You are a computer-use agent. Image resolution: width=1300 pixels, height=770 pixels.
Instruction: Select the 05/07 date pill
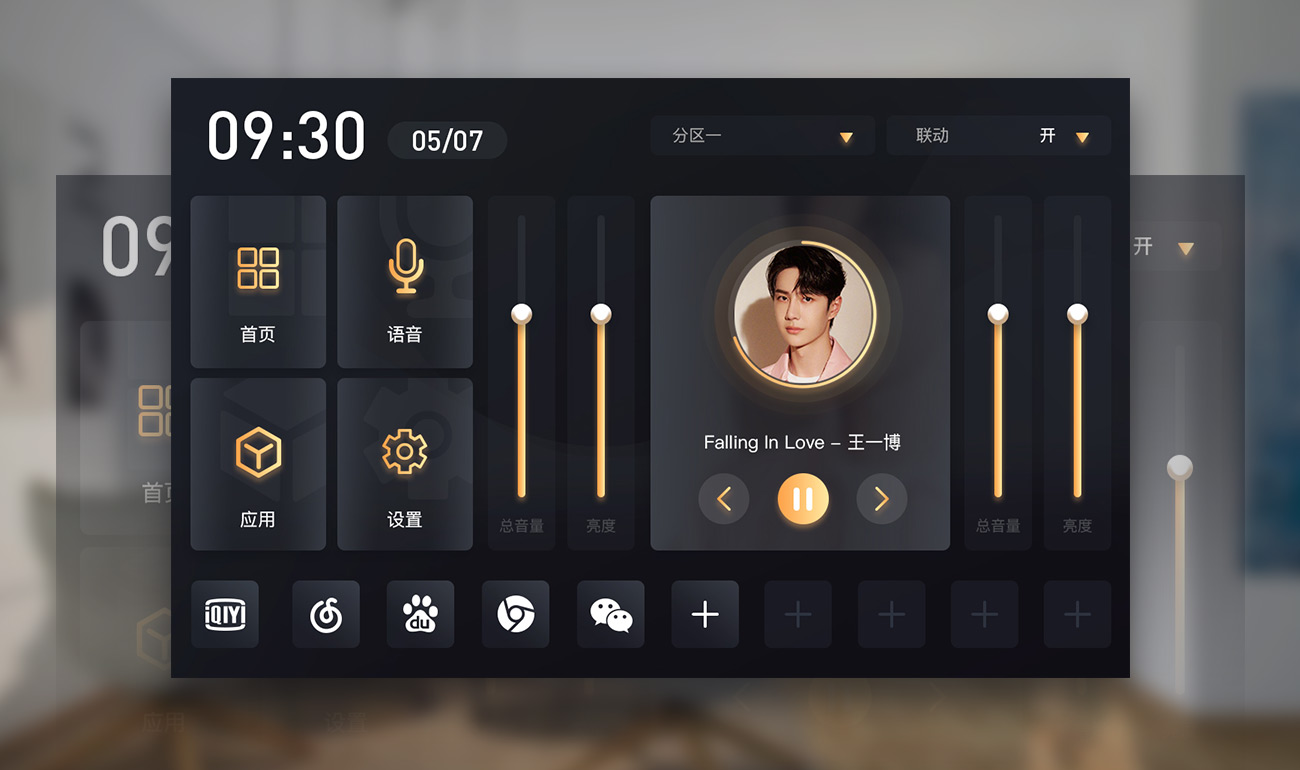tap(447, 141)
